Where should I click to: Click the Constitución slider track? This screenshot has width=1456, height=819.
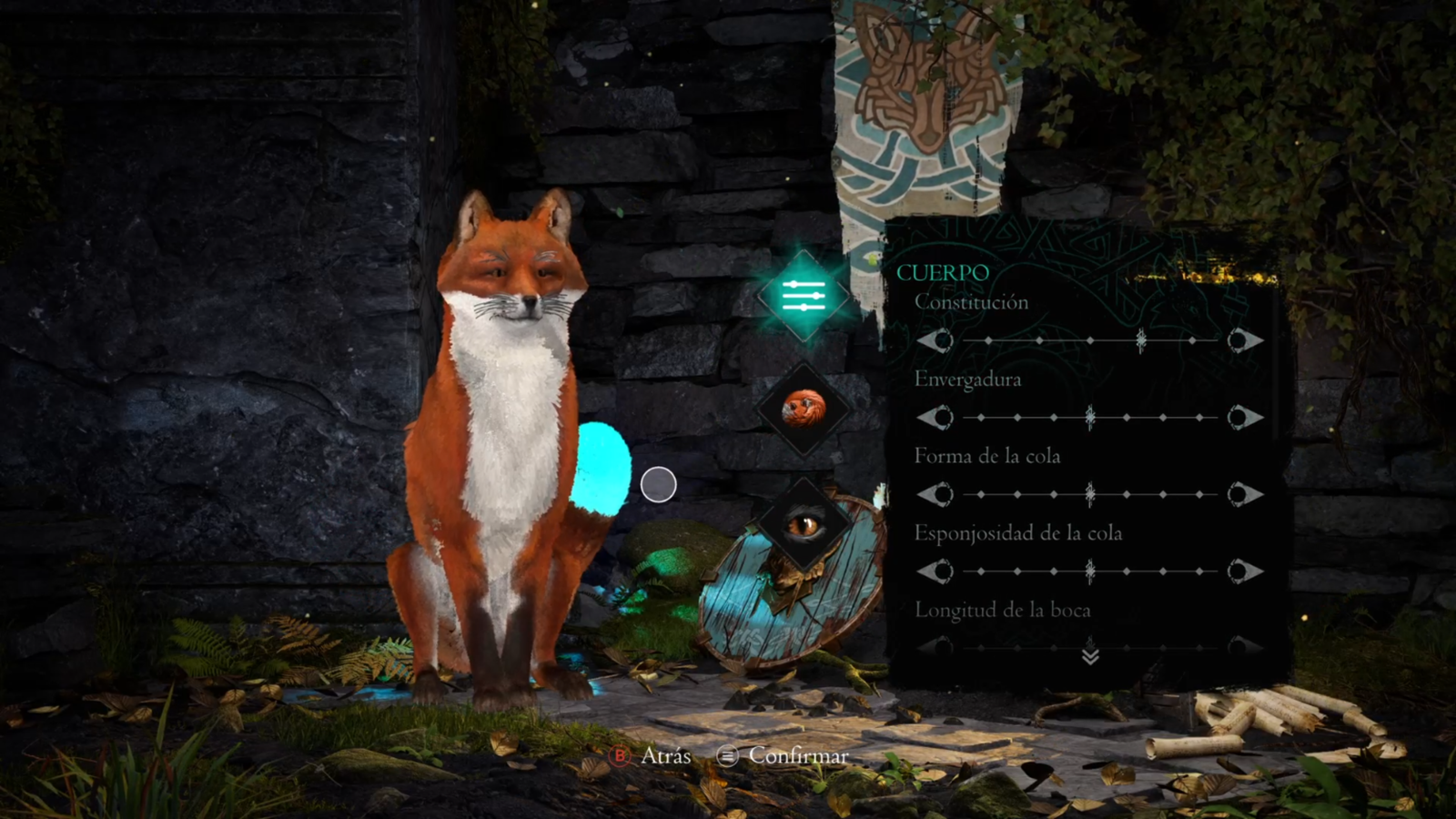tap(1089, 340)
